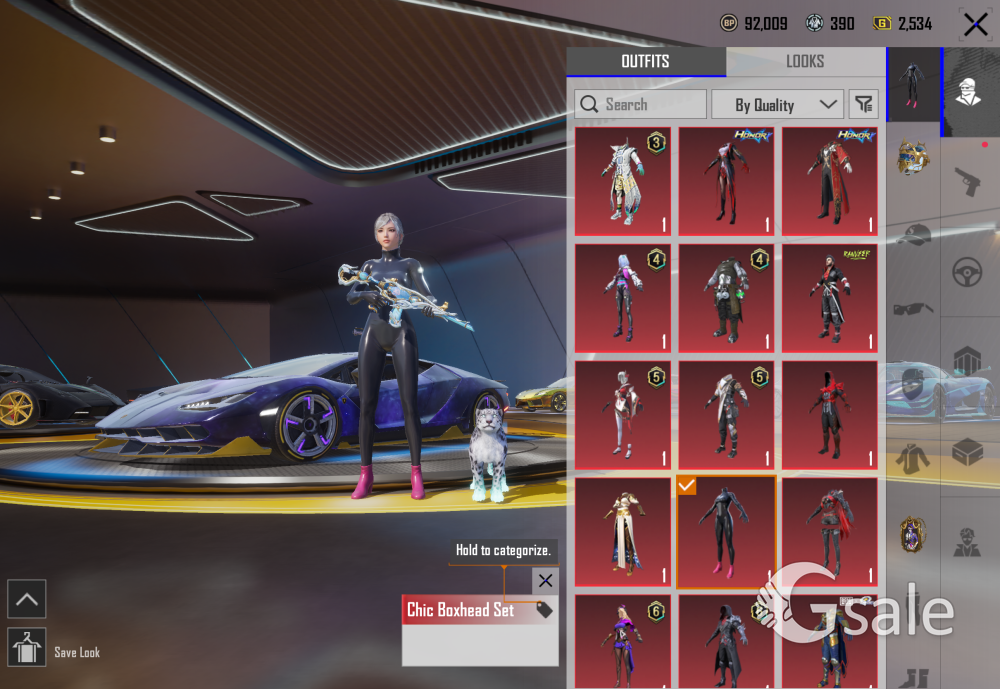Open the pistol weapon skins category
Image resolution: width=1000 pixels, height=689 pixels.
tap(967, 182)
